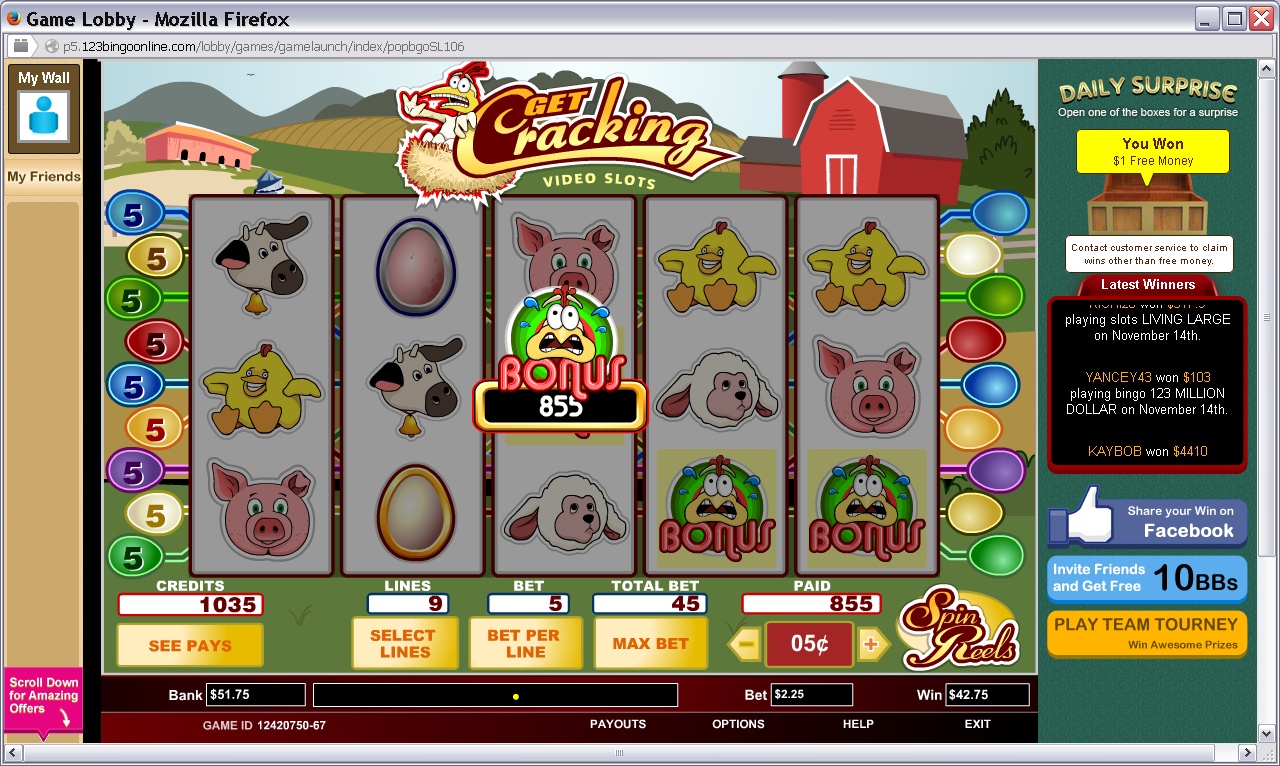Open the Options menu
Screen dimensions: 1280x766
pyautogui.click(x=738, y=724)
